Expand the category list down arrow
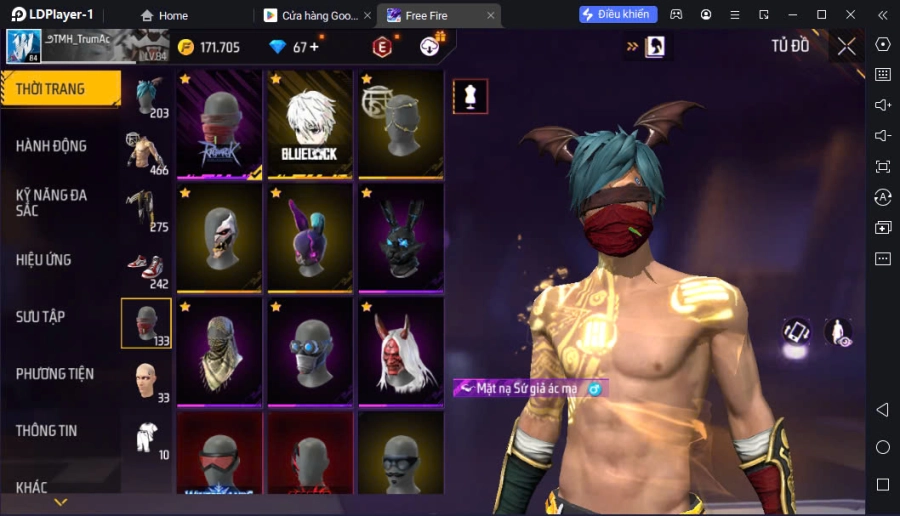 (x=60, y=502)
